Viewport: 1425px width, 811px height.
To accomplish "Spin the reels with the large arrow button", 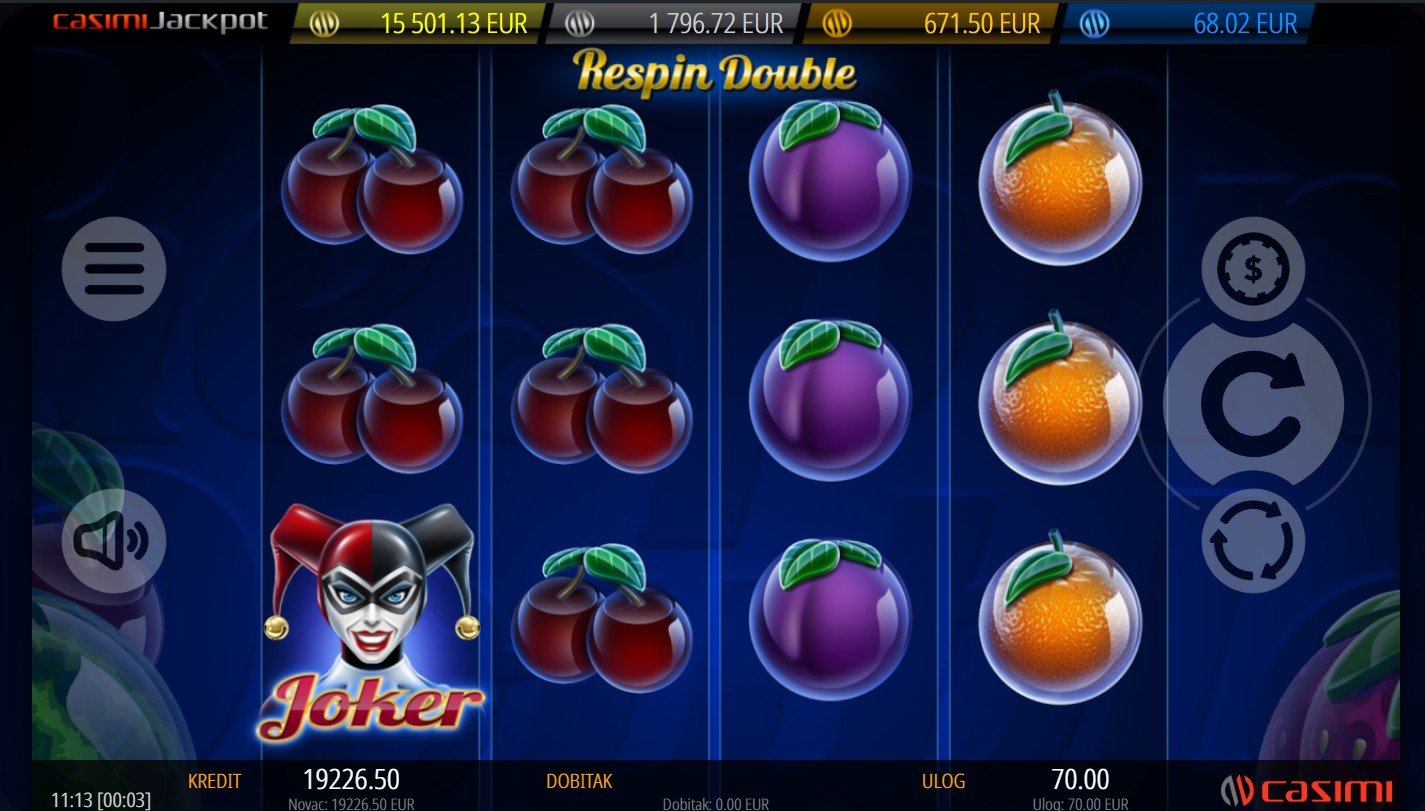I will click(x=1253, y=405).
